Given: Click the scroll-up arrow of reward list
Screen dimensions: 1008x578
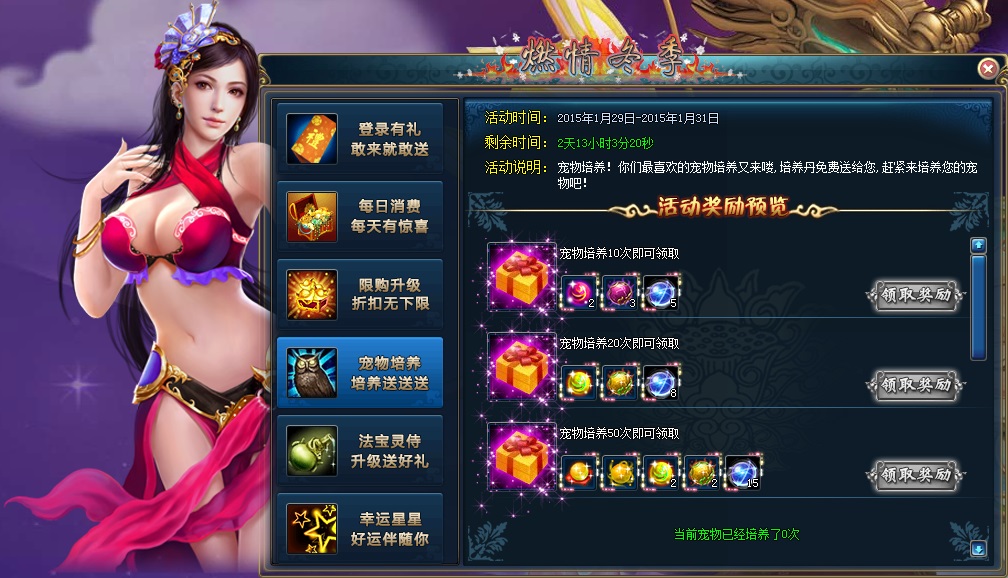Looking at the screenshot, I should [978, 245].
